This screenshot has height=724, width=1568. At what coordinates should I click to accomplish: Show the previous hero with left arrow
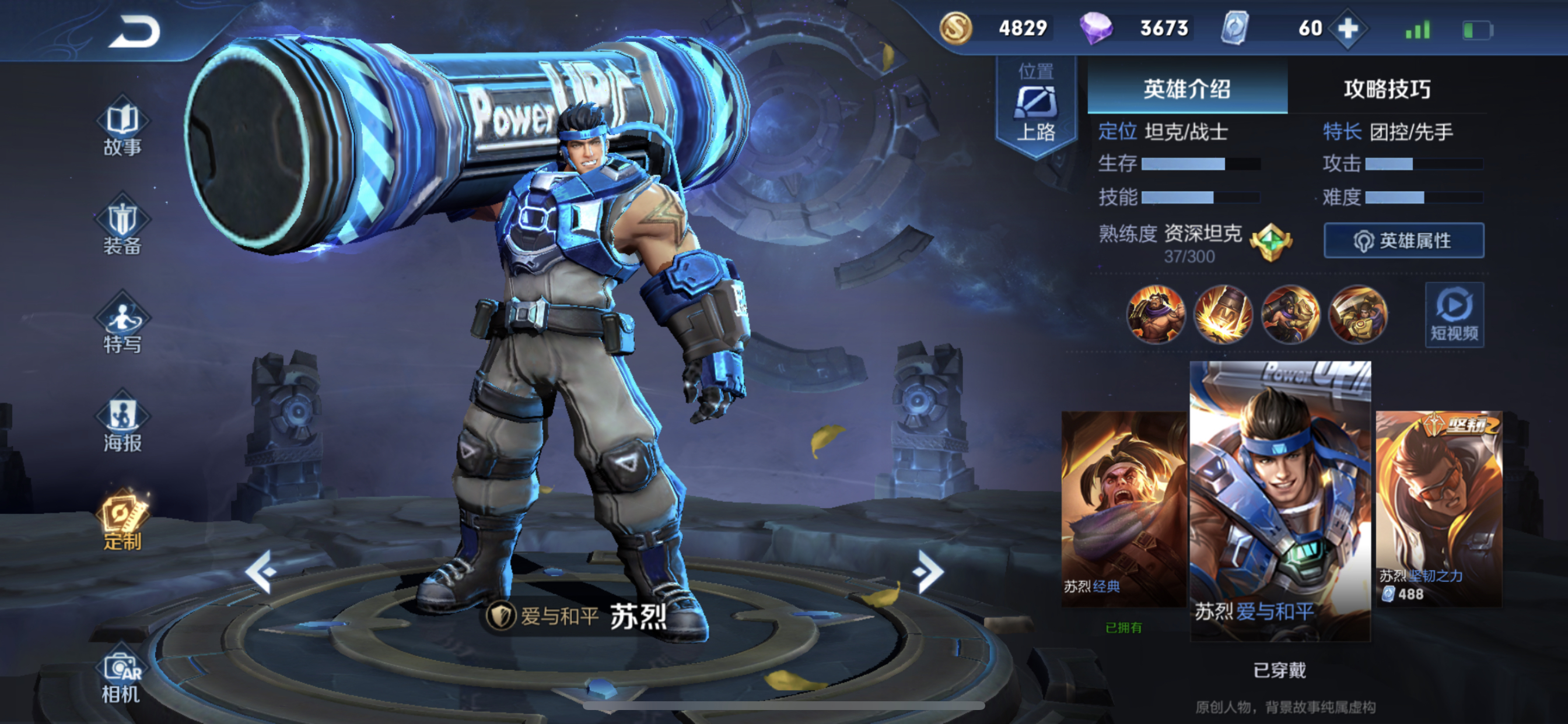click(262, 571)
